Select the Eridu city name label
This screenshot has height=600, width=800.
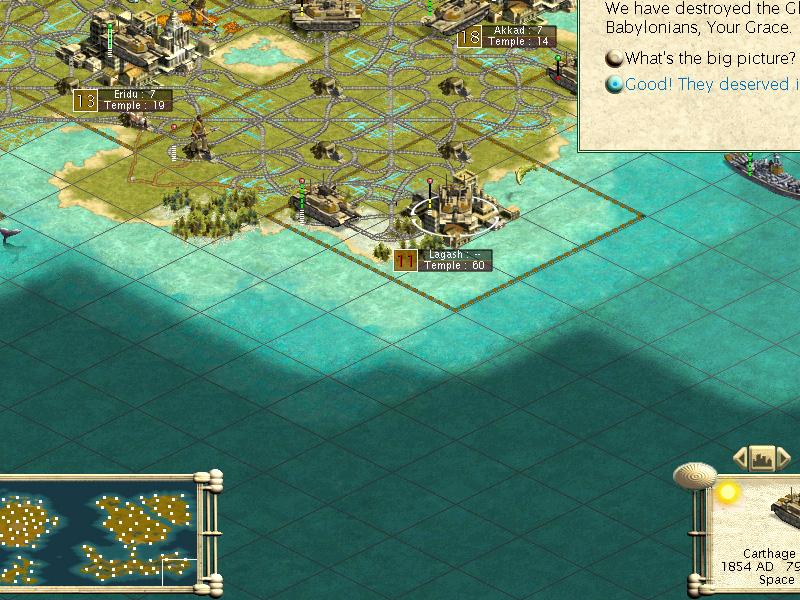click(x=134, y=95)
